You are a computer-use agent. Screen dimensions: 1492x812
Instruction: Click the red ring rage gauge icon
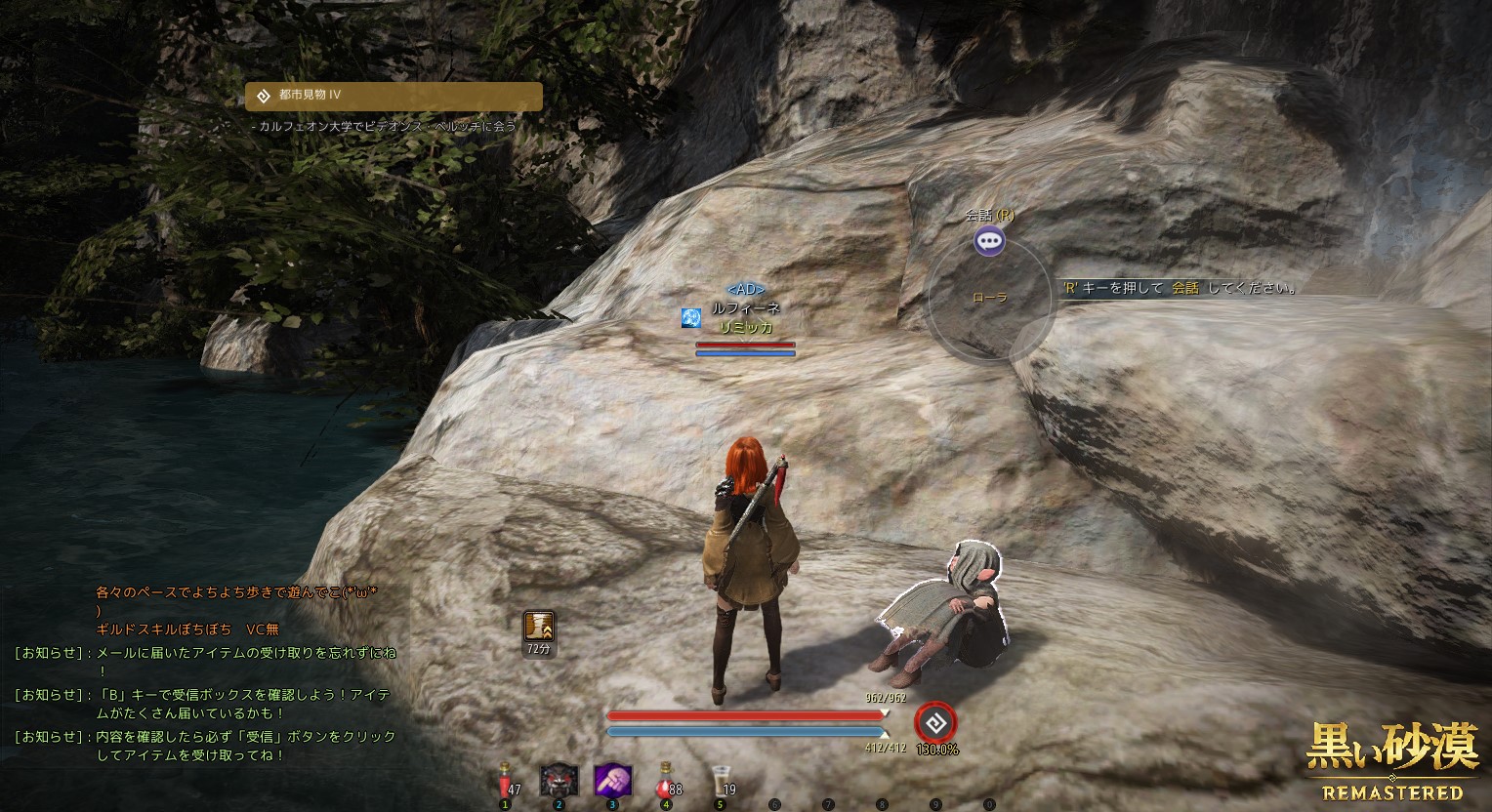coord(935,723)
